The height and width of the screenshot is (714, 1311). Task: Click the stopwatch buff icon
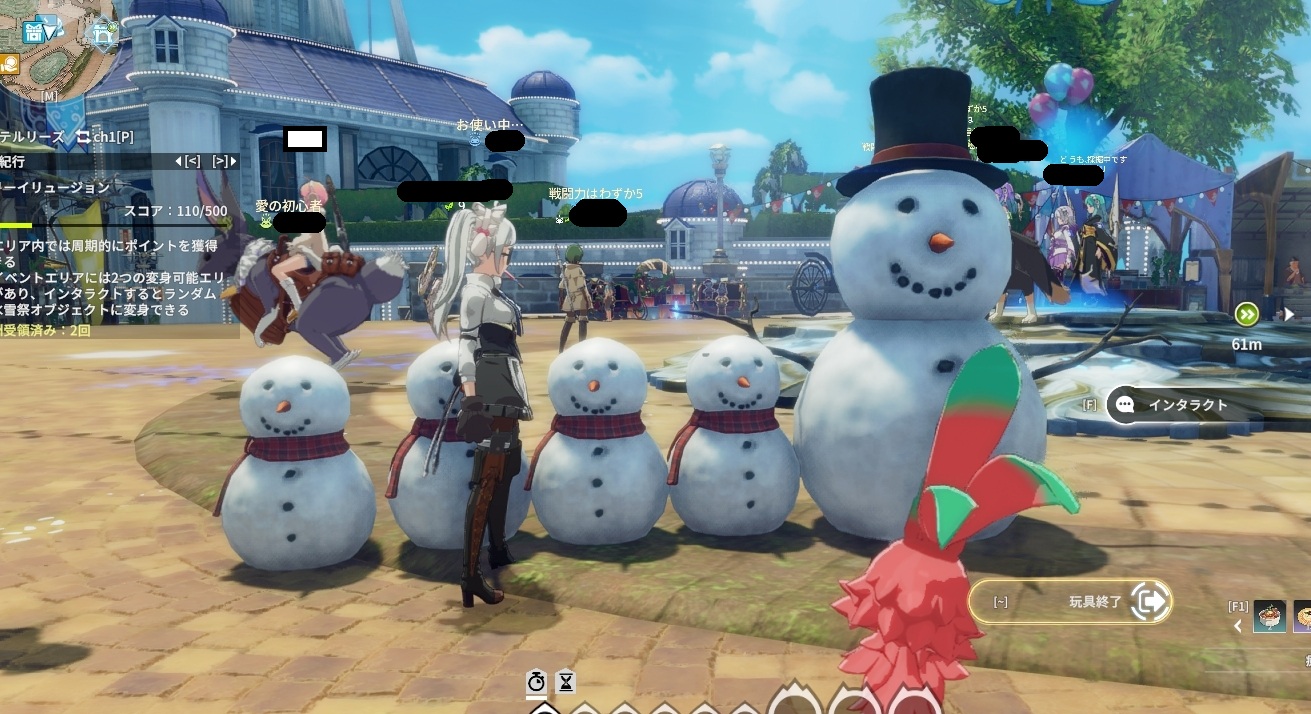coord(537,681)
